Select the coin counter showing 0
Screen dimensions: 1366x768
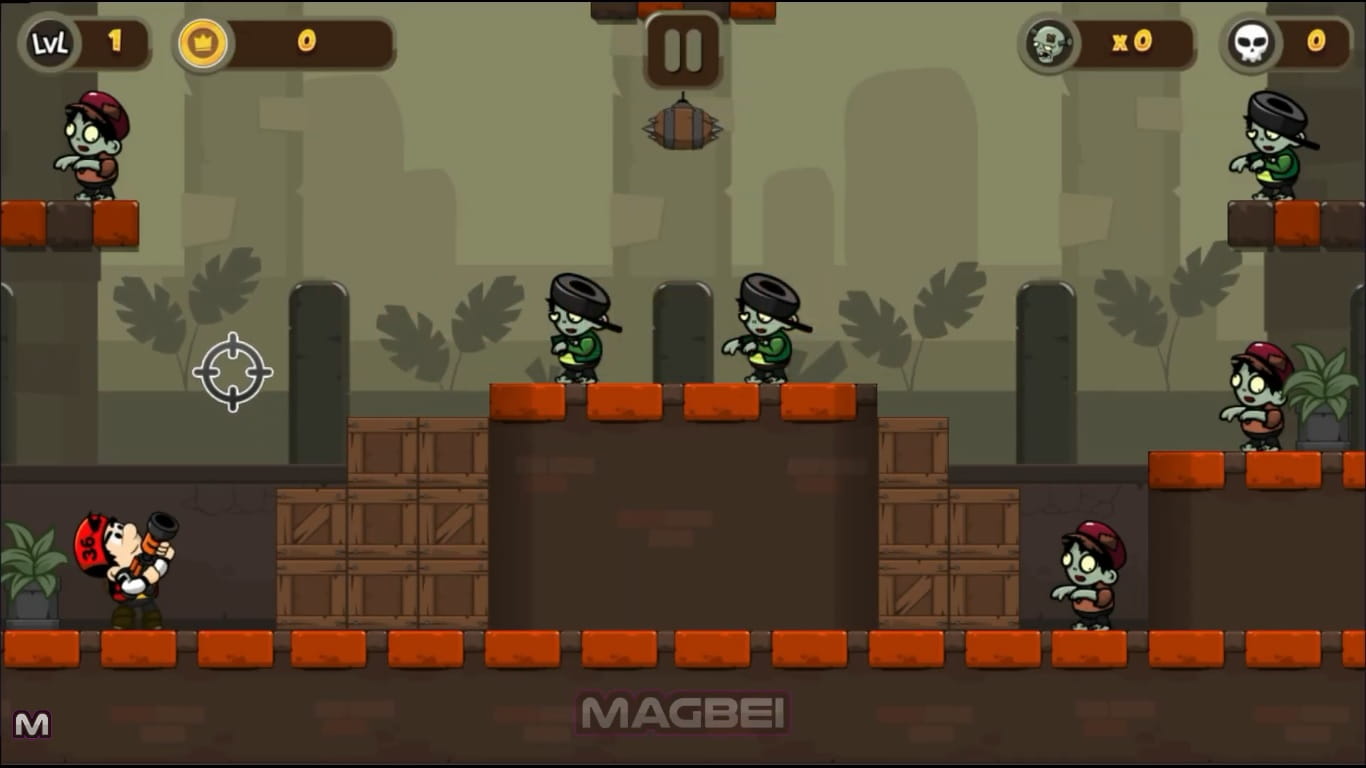[x=306, y=43]
